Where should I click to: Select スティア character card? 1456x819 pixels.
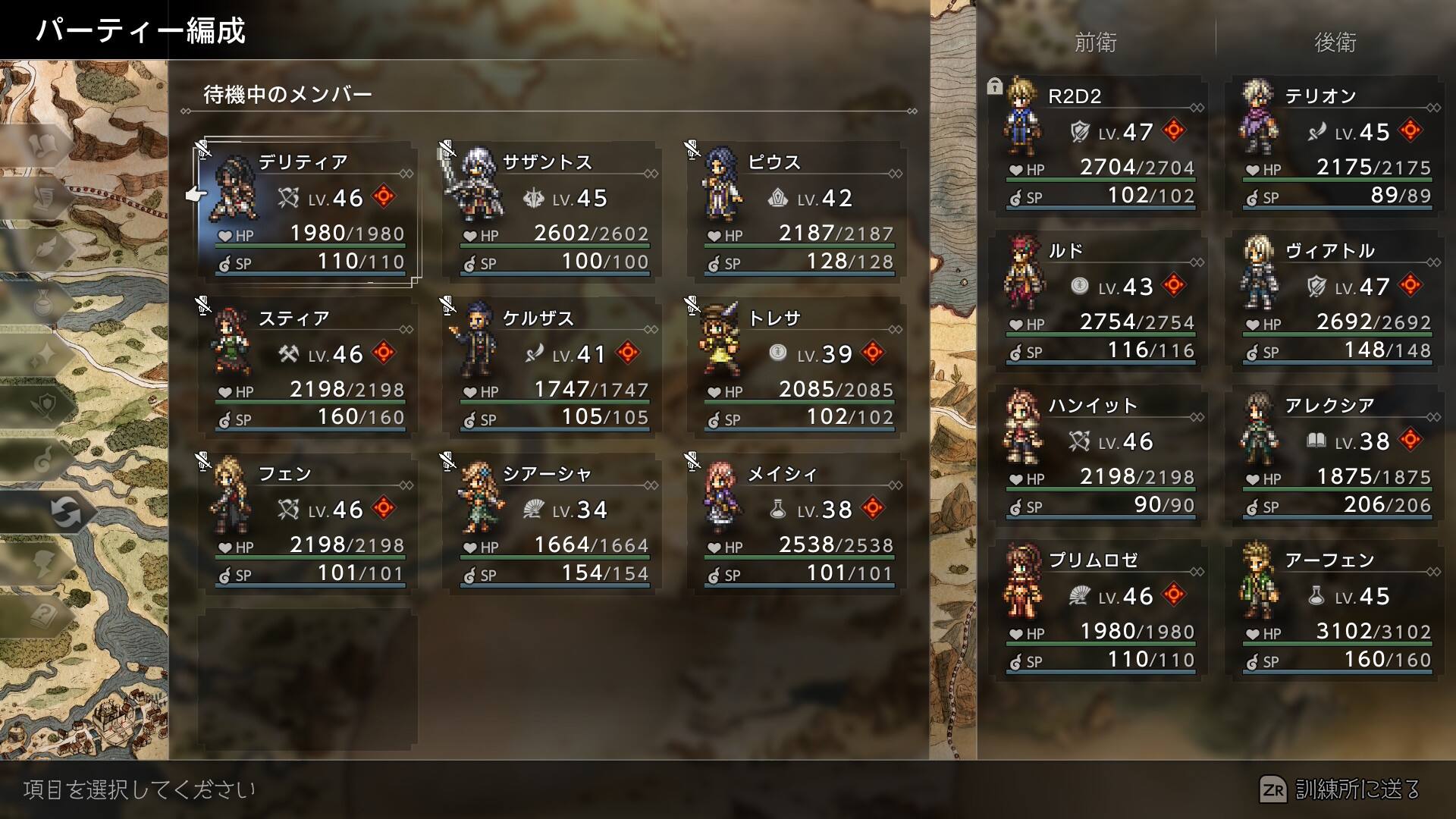[x=308, y=367]
